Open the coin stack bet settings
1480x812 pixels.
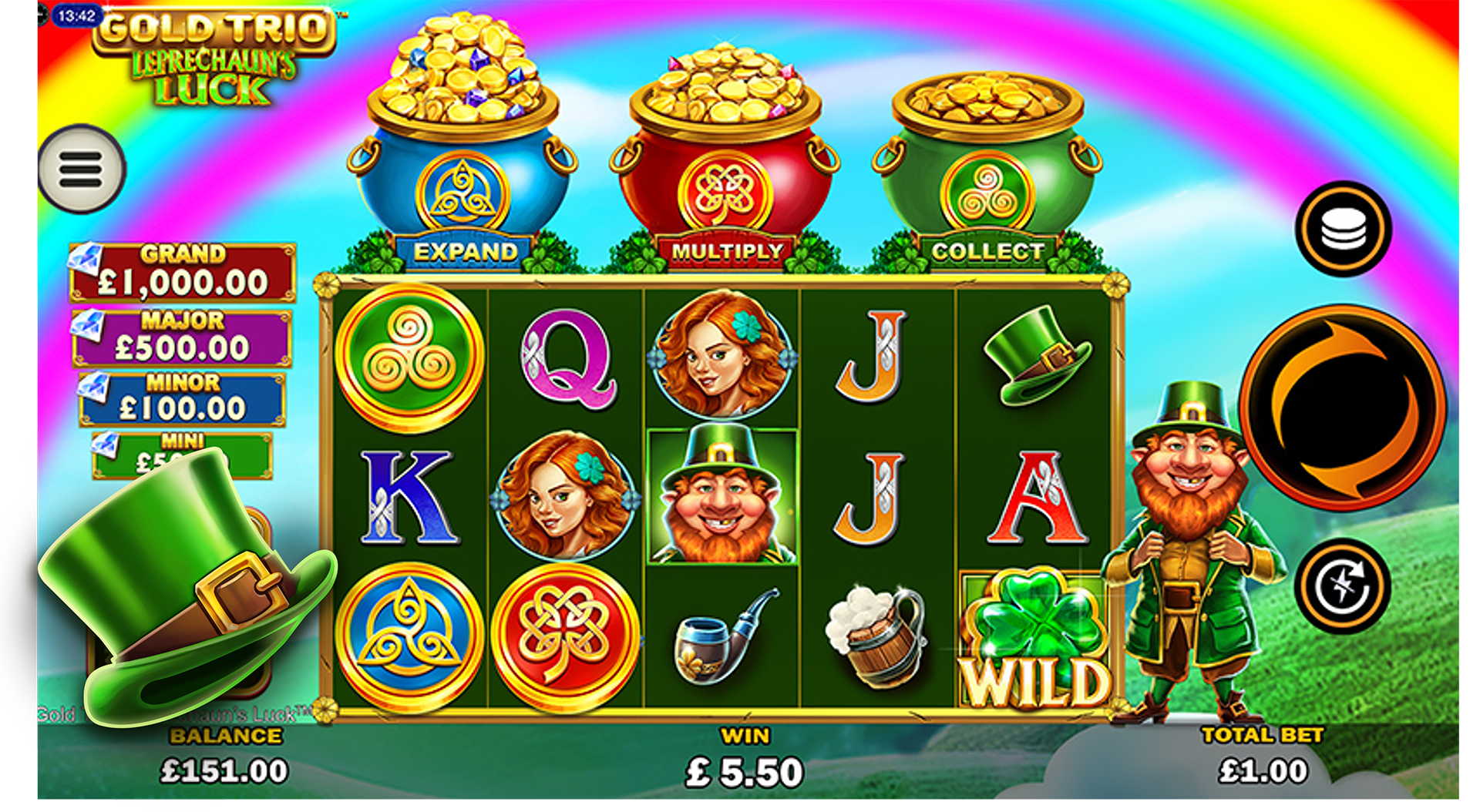coord(1343,229)
